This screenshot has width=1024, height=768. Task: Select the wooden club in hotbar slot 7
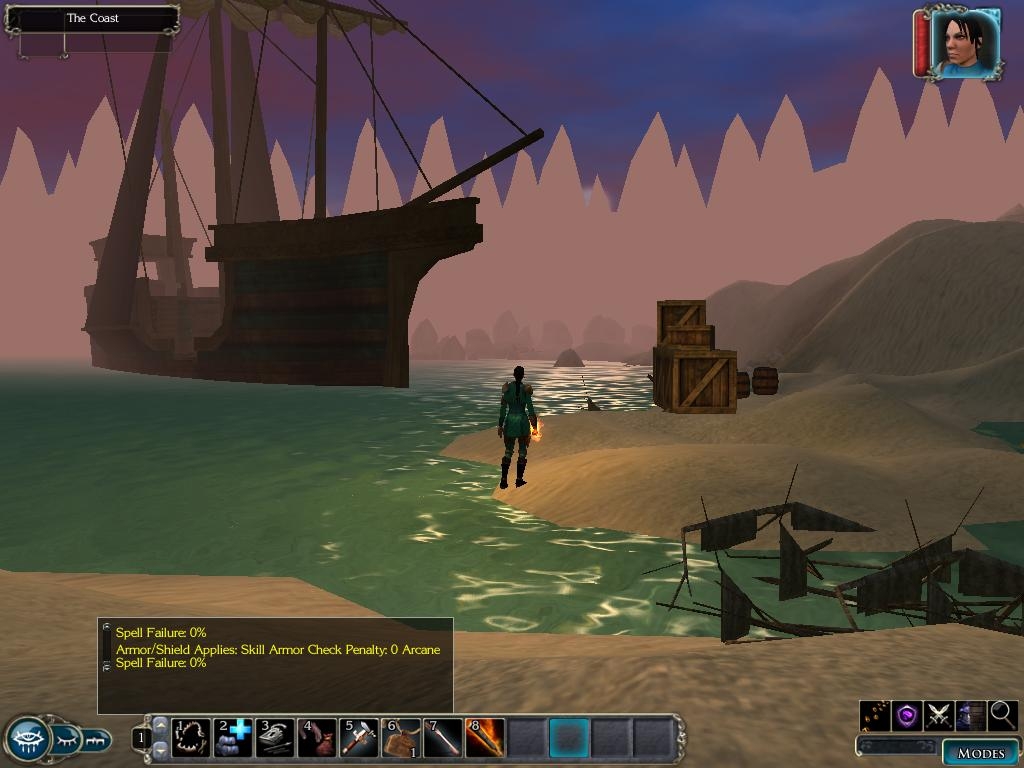coord(443,738)
